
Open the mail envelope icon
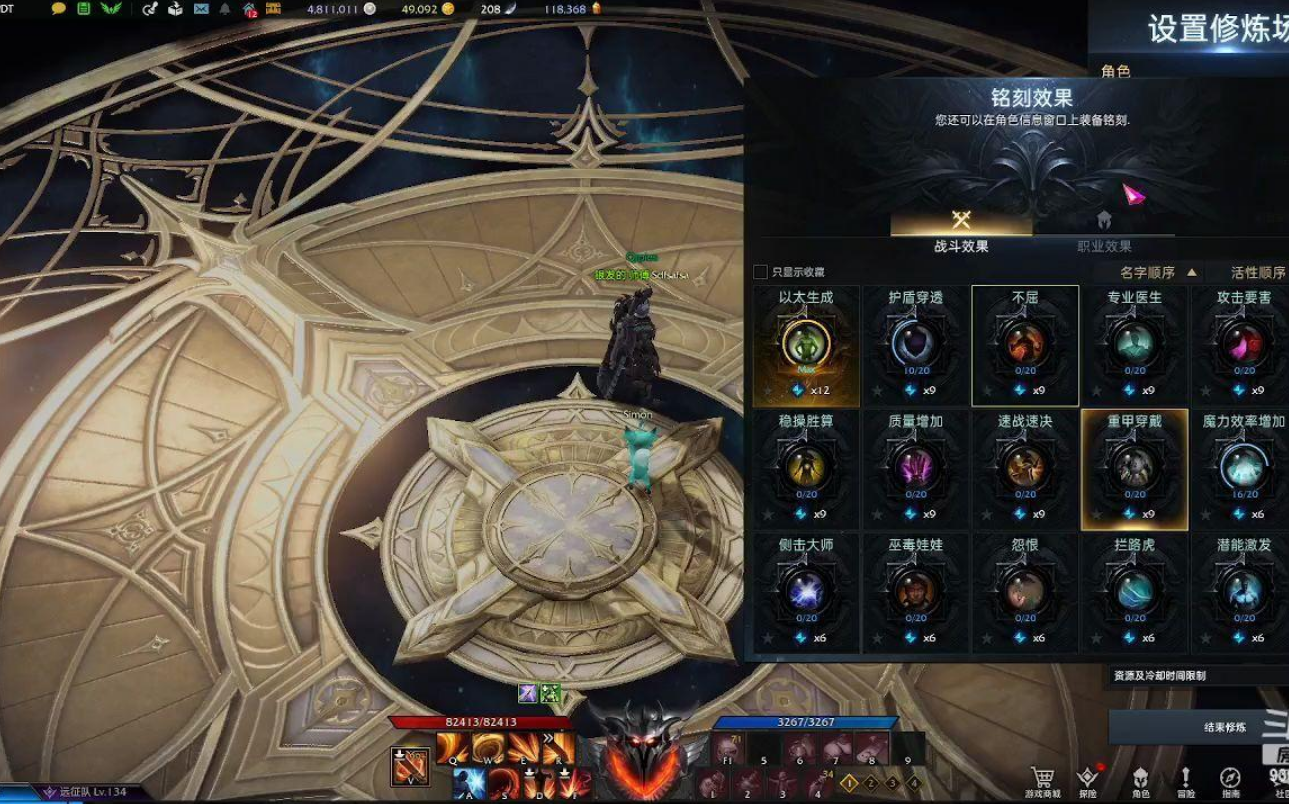(x=201, y=9)
